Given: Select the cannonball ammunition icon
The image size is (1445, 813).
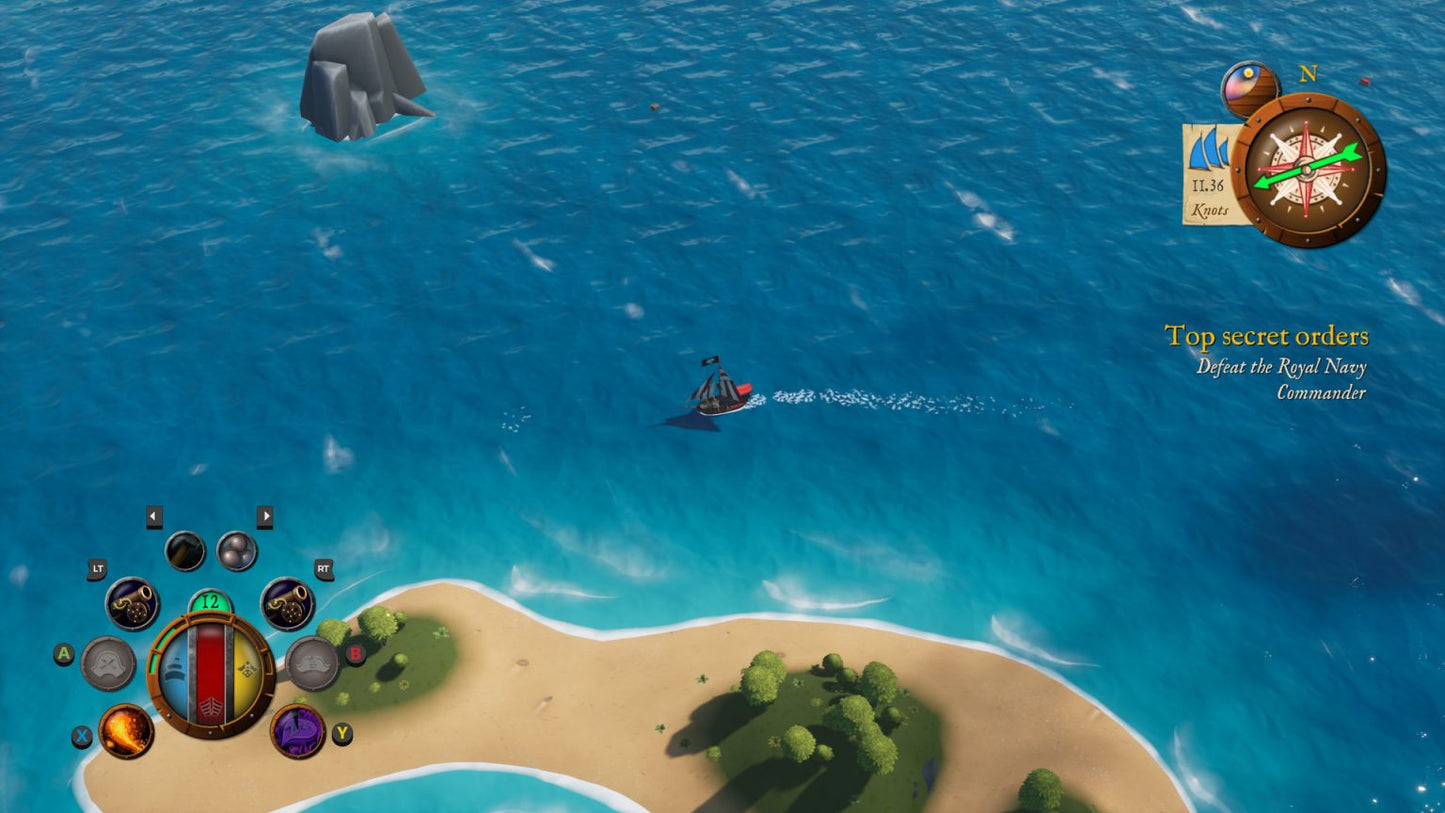Looking at the screenshot, I should [x=238, y=547].
